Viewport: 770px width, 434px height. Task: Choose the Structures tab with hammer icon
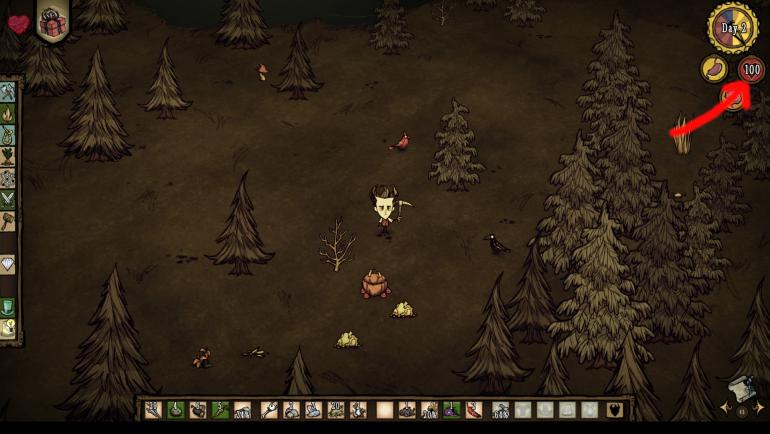[x=8, y=221]
